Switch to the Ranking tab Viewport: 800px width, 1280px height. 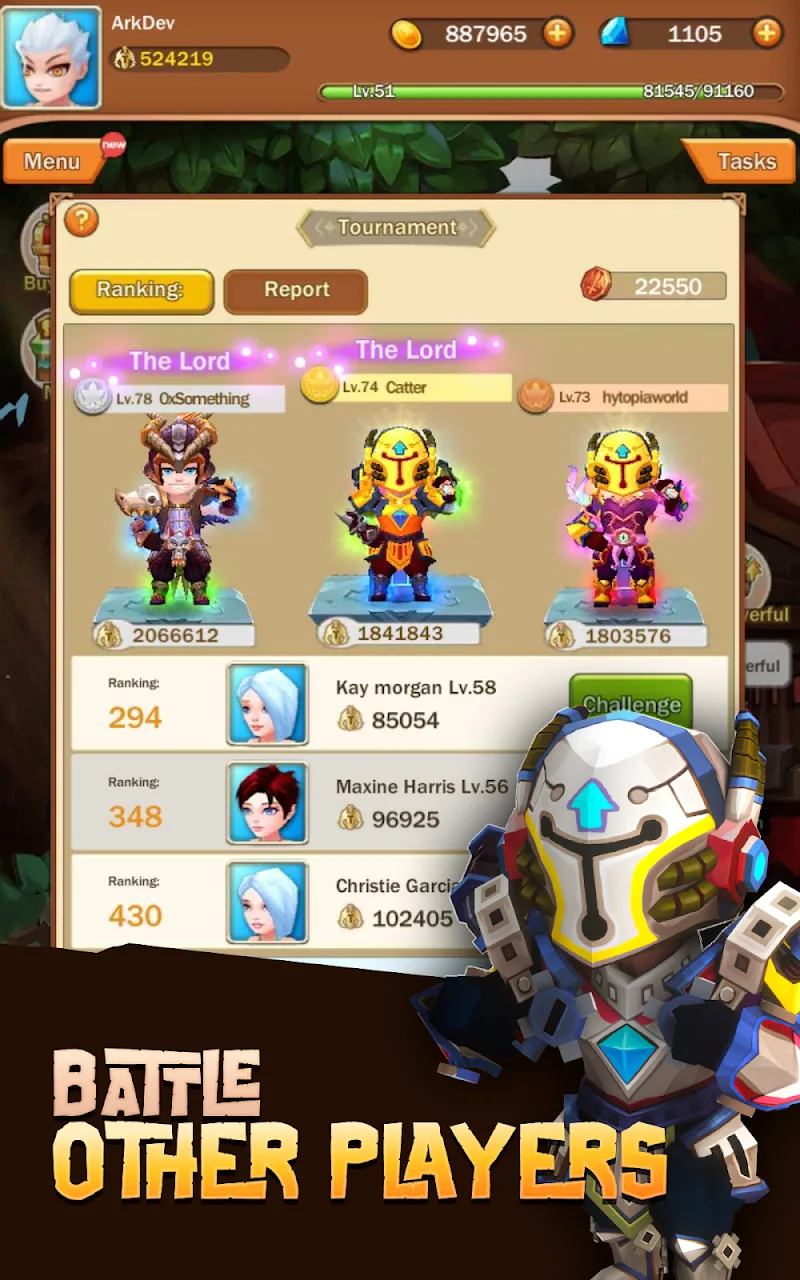coord(141,291)
